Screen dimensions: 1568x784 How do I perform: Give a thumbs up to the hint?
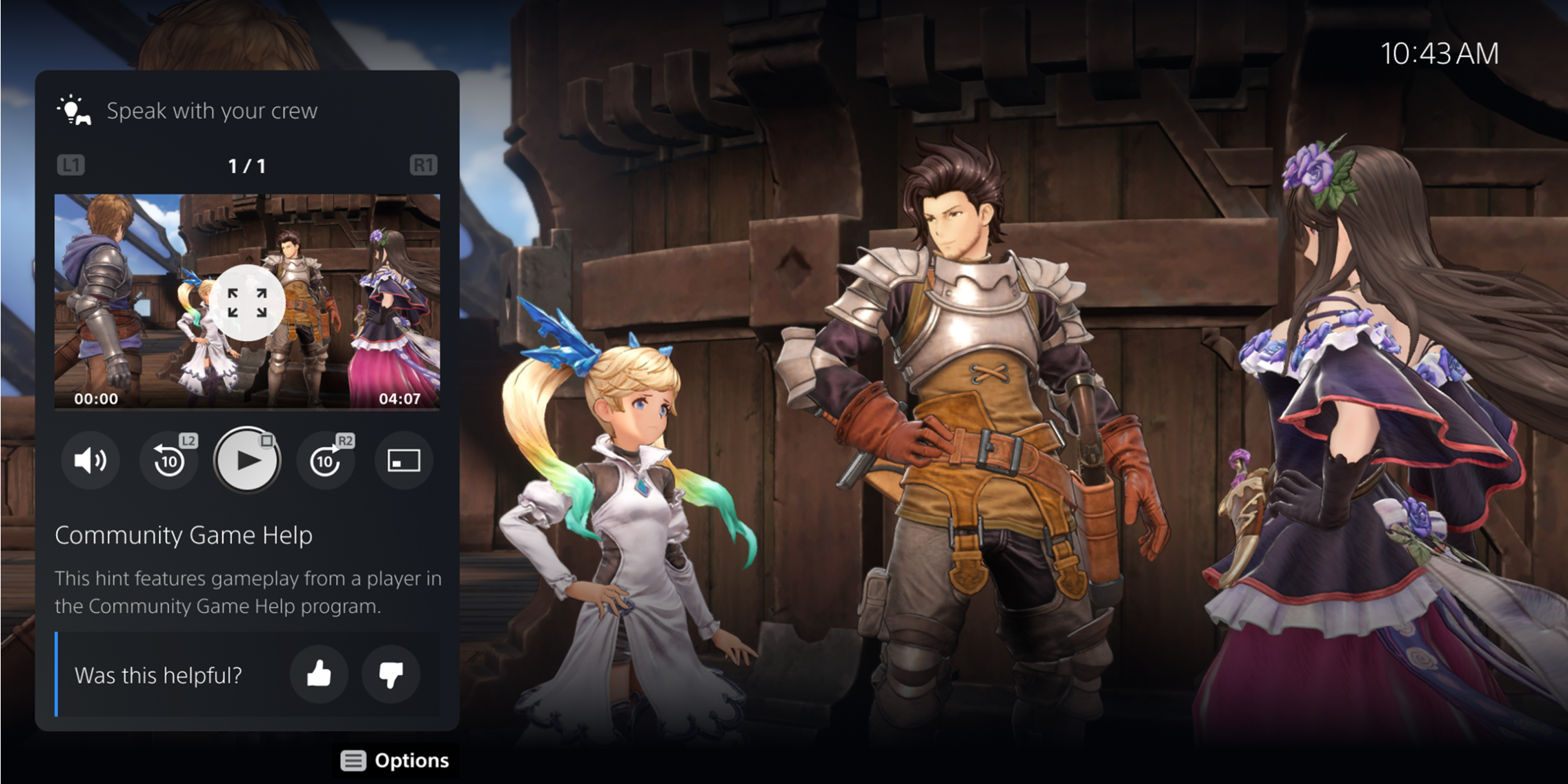click(319, 676)
